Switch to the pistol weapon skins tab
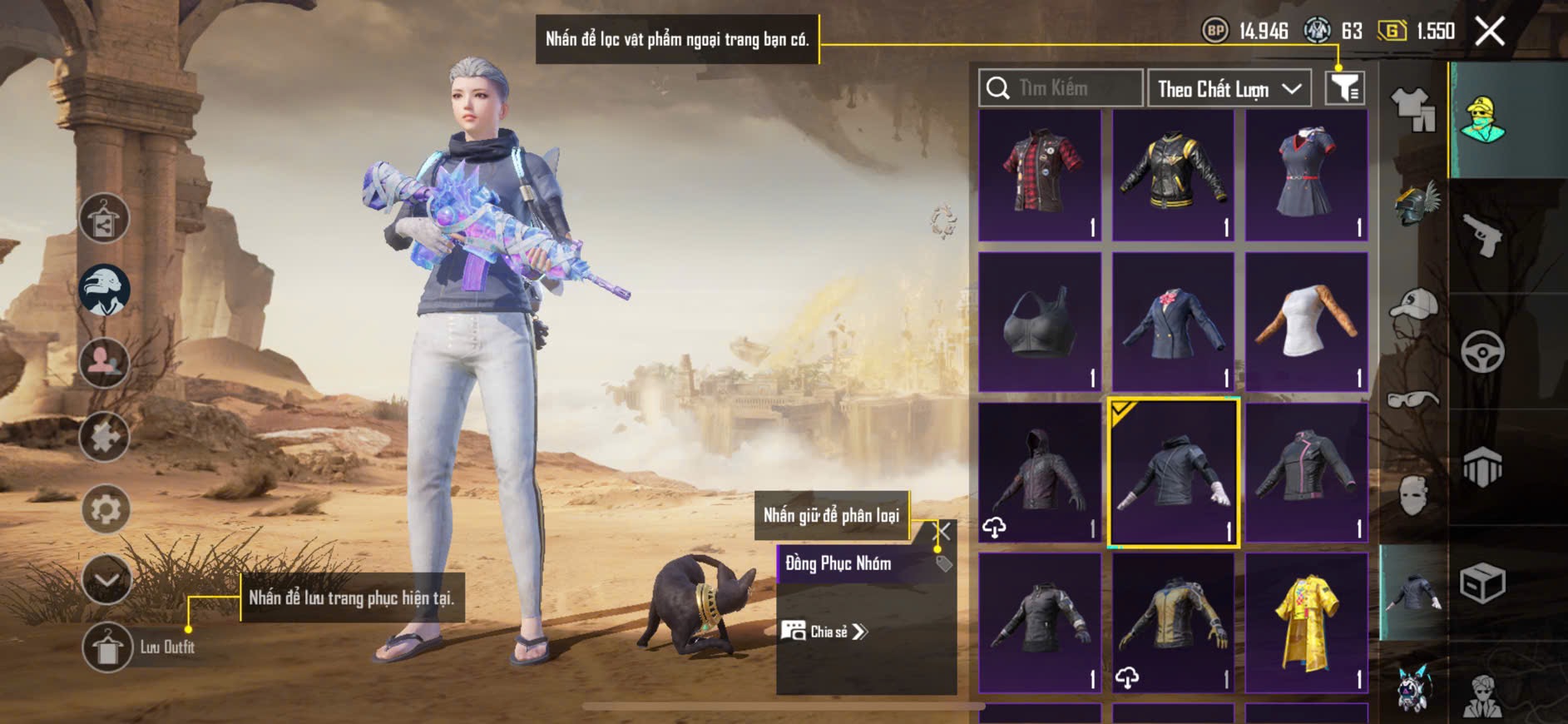 click(1482, 236)
